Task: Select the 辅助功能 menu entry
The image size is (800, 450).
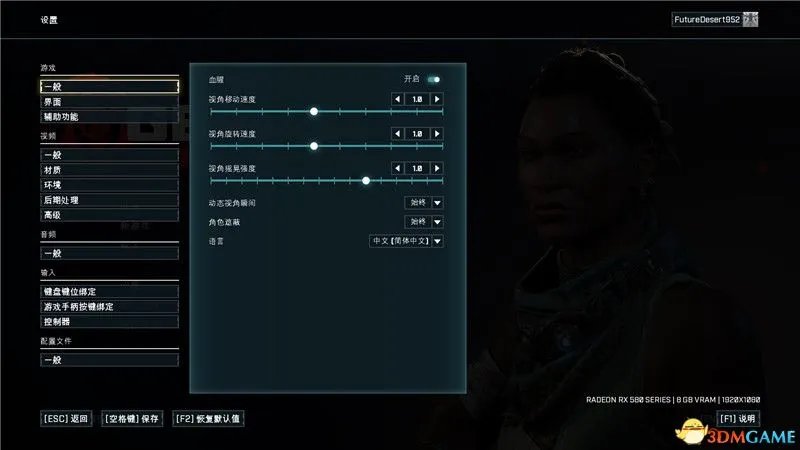Action: click(108, 117)
